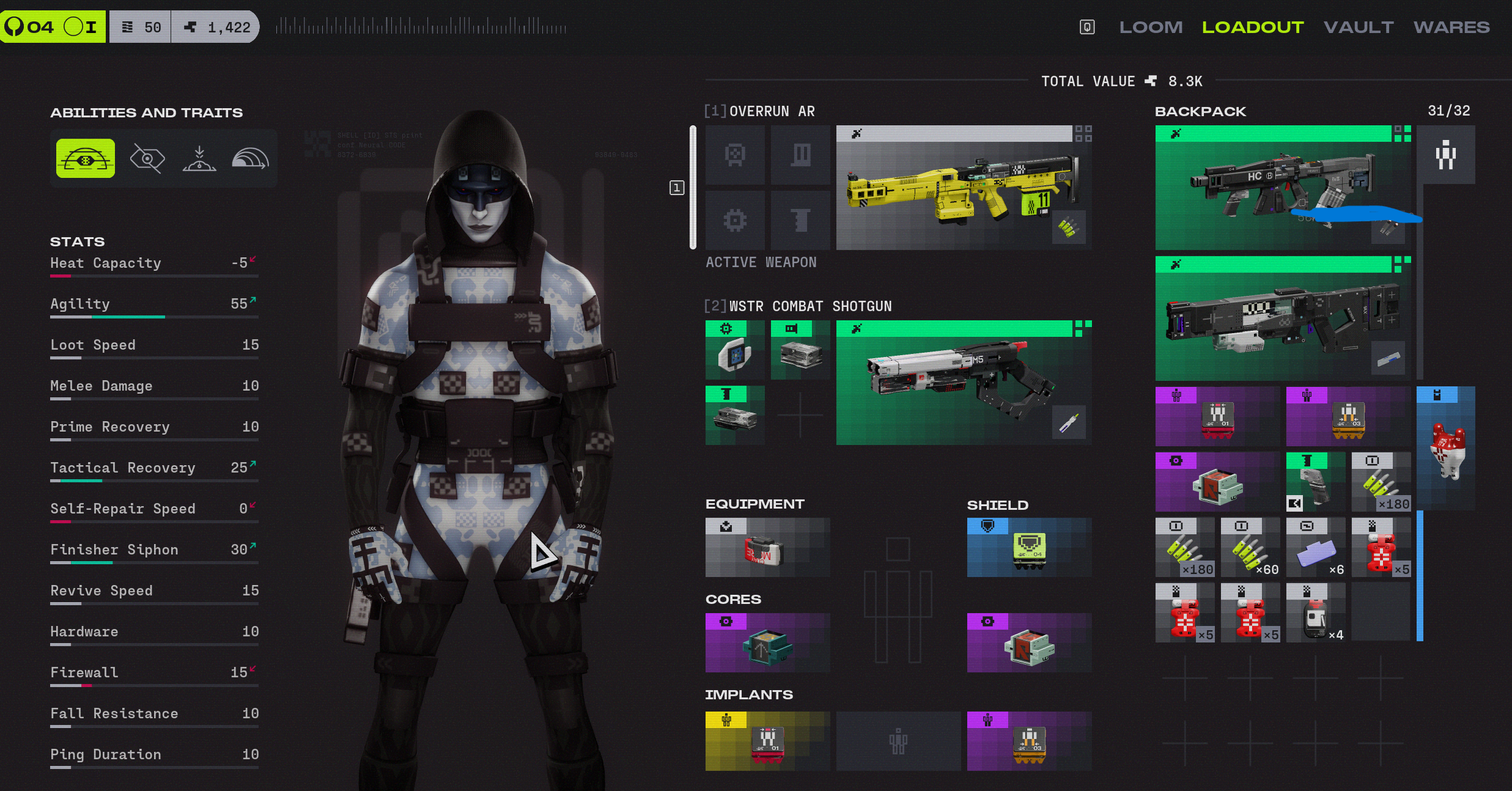
Task: Select the teal crate core slot
Action: pos(767,643)
